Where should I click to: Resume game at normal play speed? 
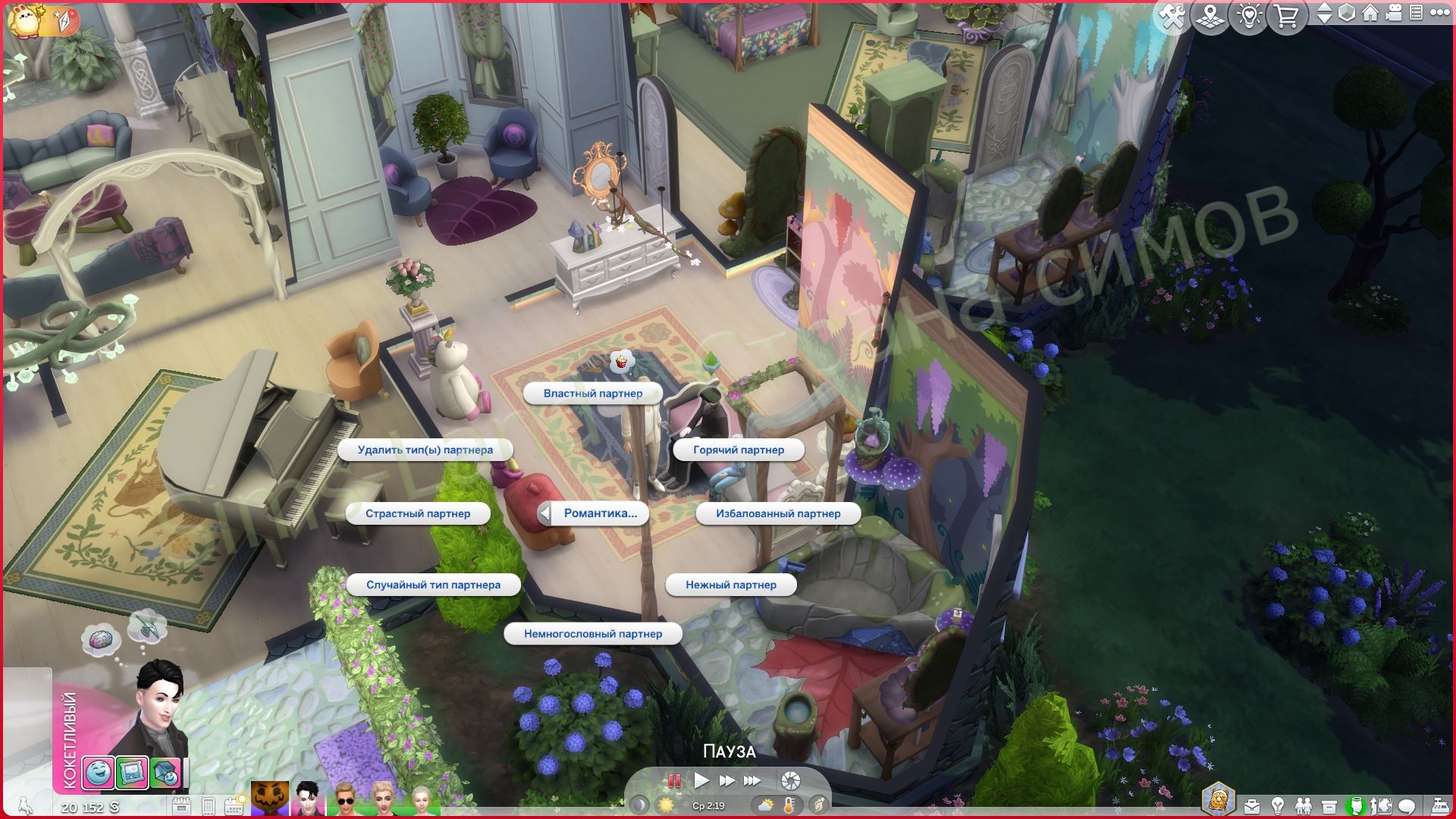click(x=701, y=780)
